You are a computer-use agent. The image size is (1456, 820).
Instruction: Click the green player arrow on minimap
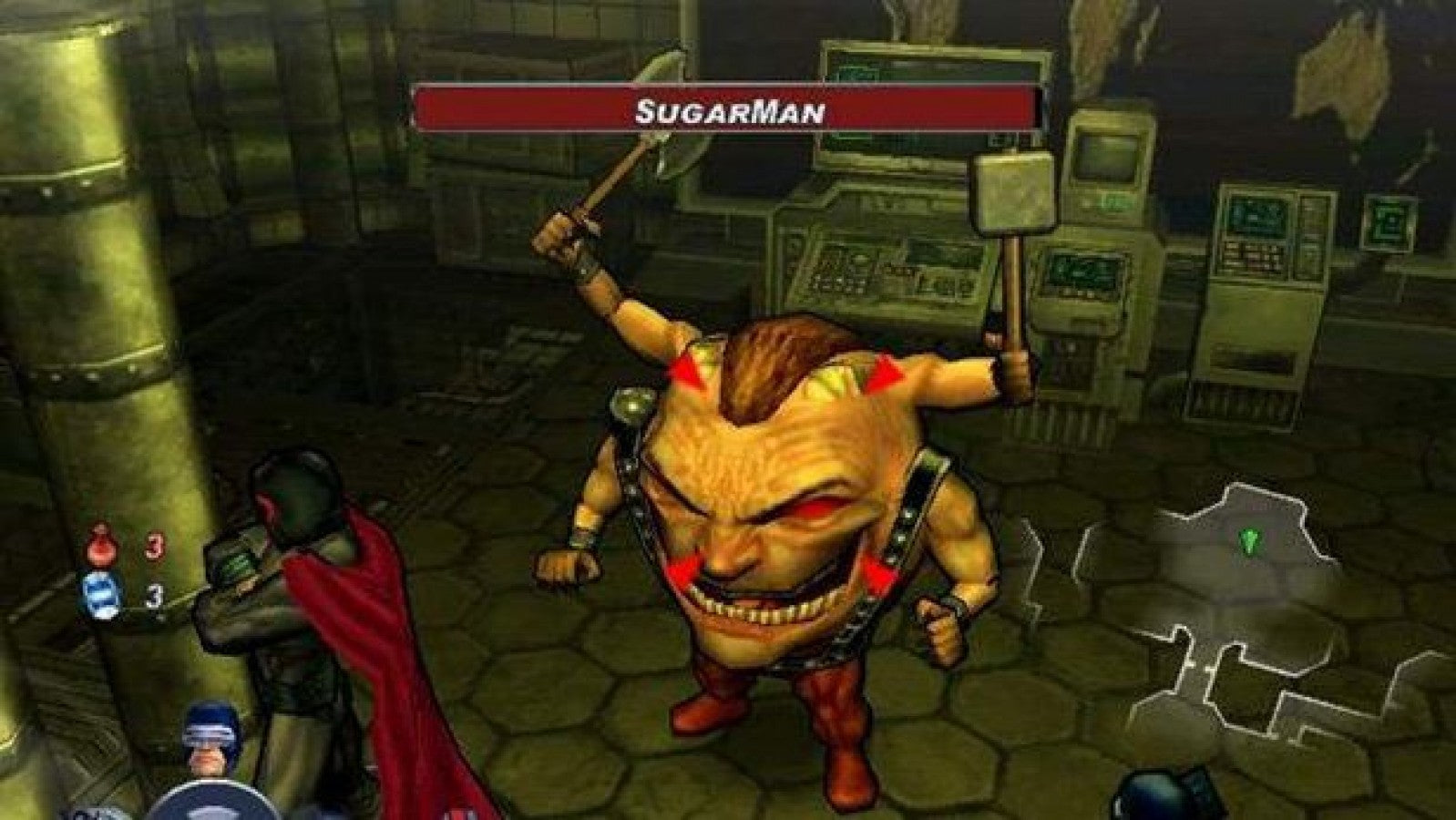pyautogui.click(x=1248, y=539)
